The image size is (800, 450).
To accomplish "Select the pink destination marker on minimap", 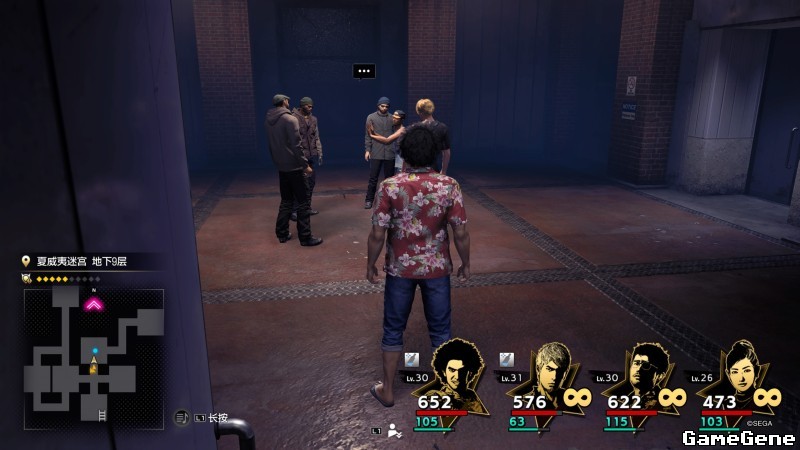I will pos(94,304).
